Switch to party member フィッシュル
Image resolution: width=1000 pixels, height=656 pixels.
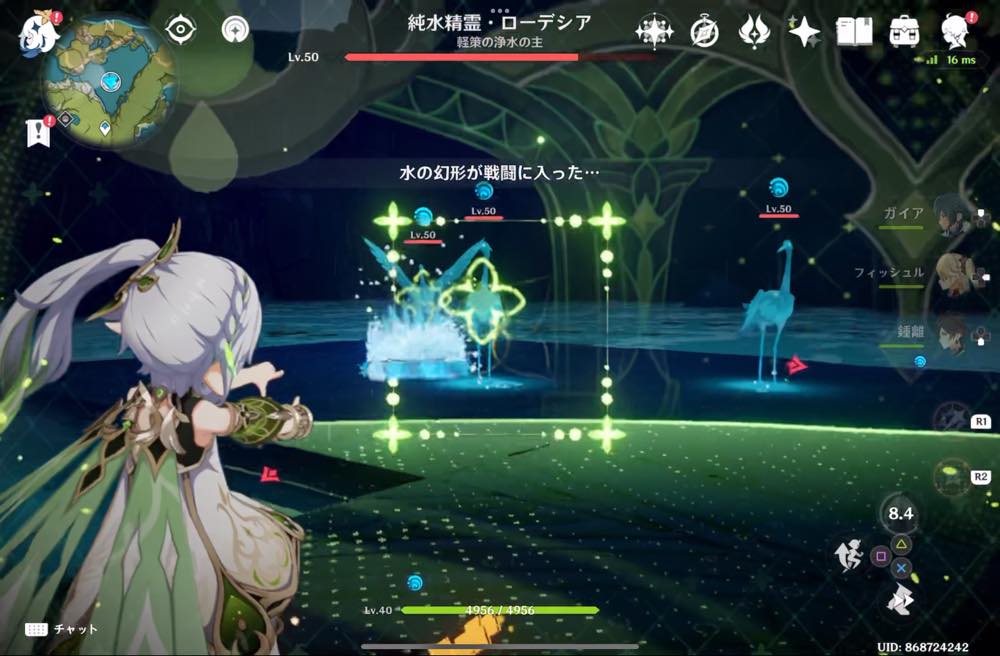coord(952,273)
